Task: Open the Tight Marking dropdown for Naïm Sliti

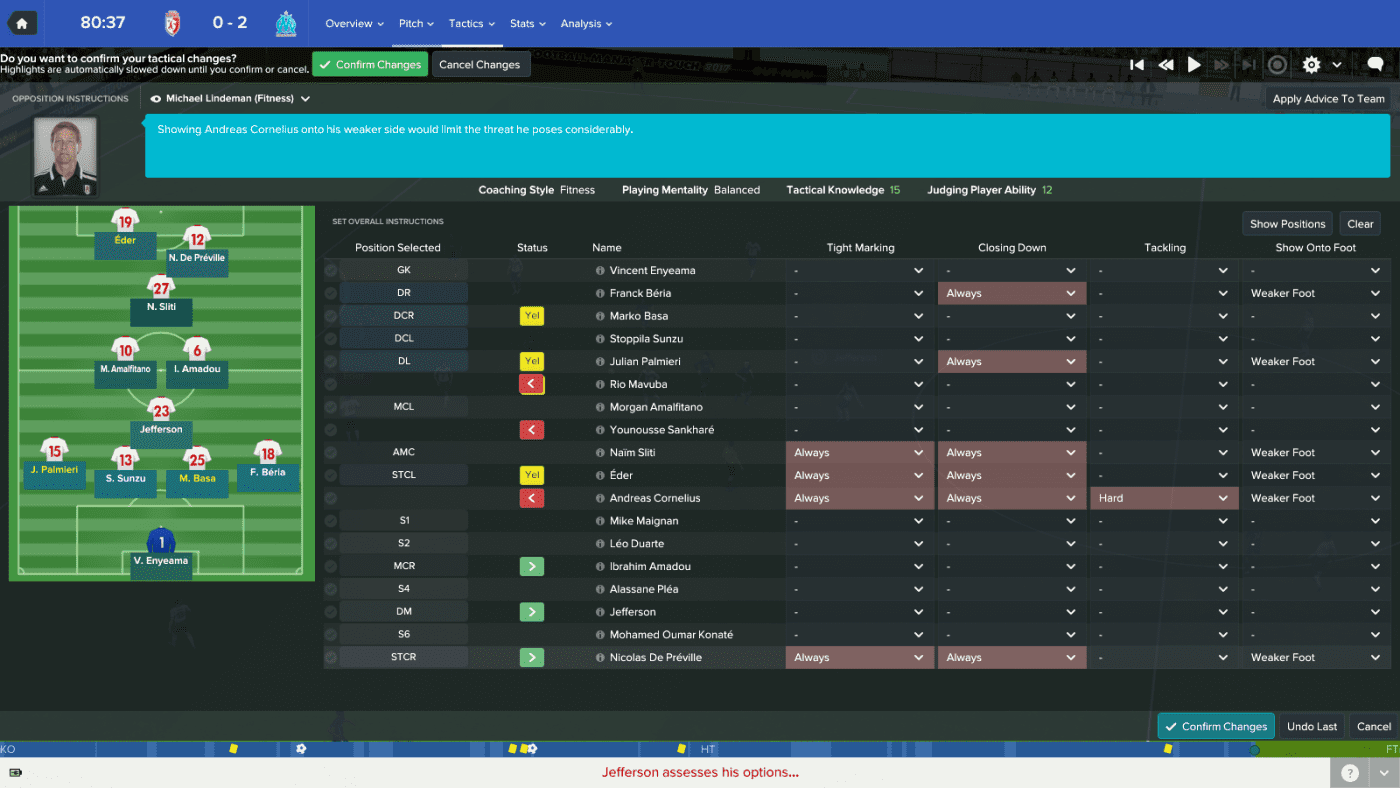Action: tap(858, 452)
